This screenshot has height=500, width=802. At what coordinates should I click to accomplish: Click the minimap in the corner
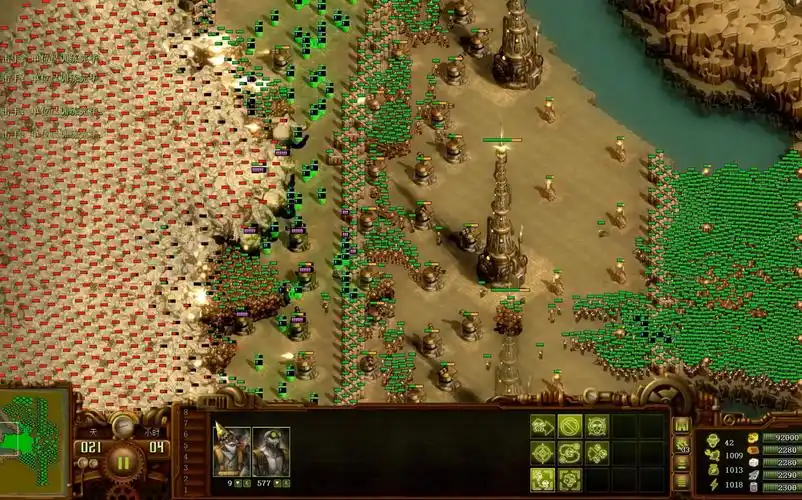coord(35,442)
